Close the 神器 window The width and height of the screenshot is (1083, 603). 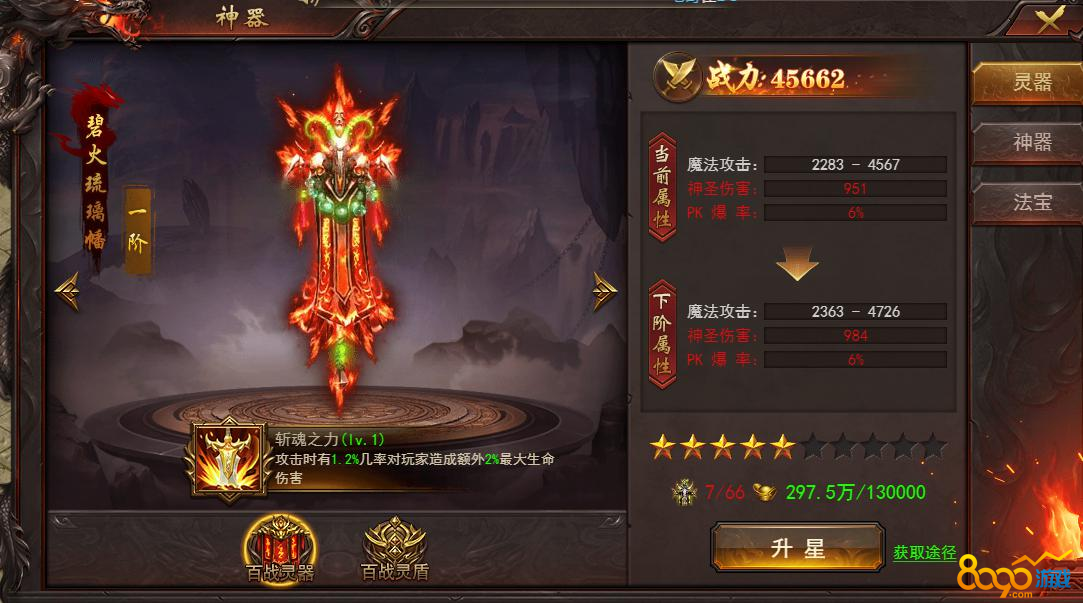1050,20
